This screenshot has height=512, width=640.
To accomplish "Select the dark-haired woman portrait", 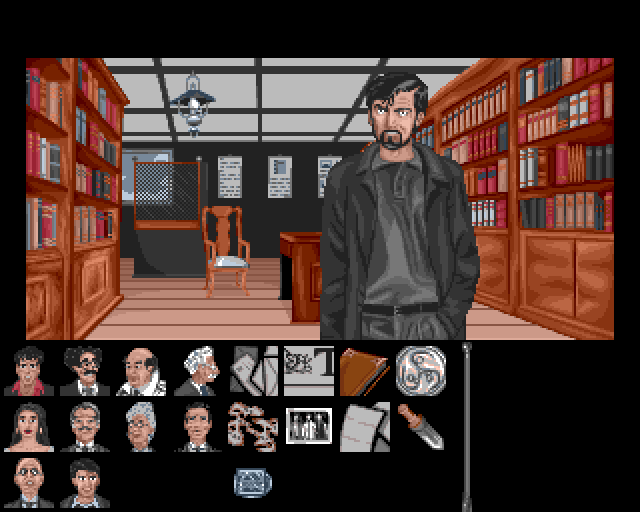I will pyautogui.click(x=29, y=427).
